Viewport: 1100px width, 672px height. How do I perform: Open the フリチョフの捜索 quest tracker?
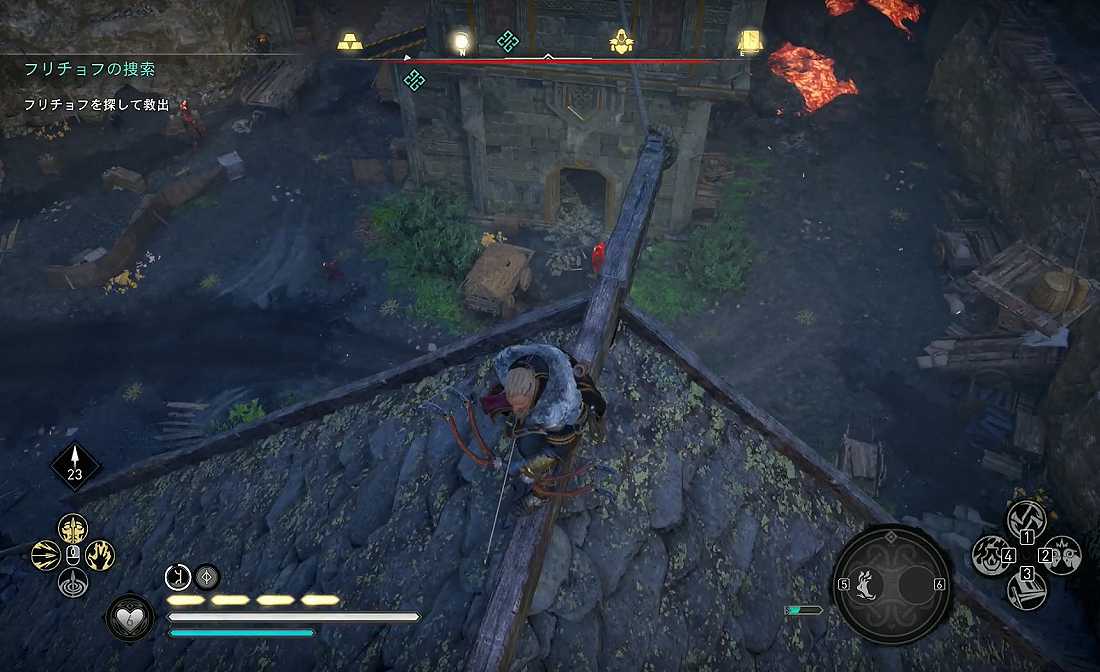tap(91, 68)
